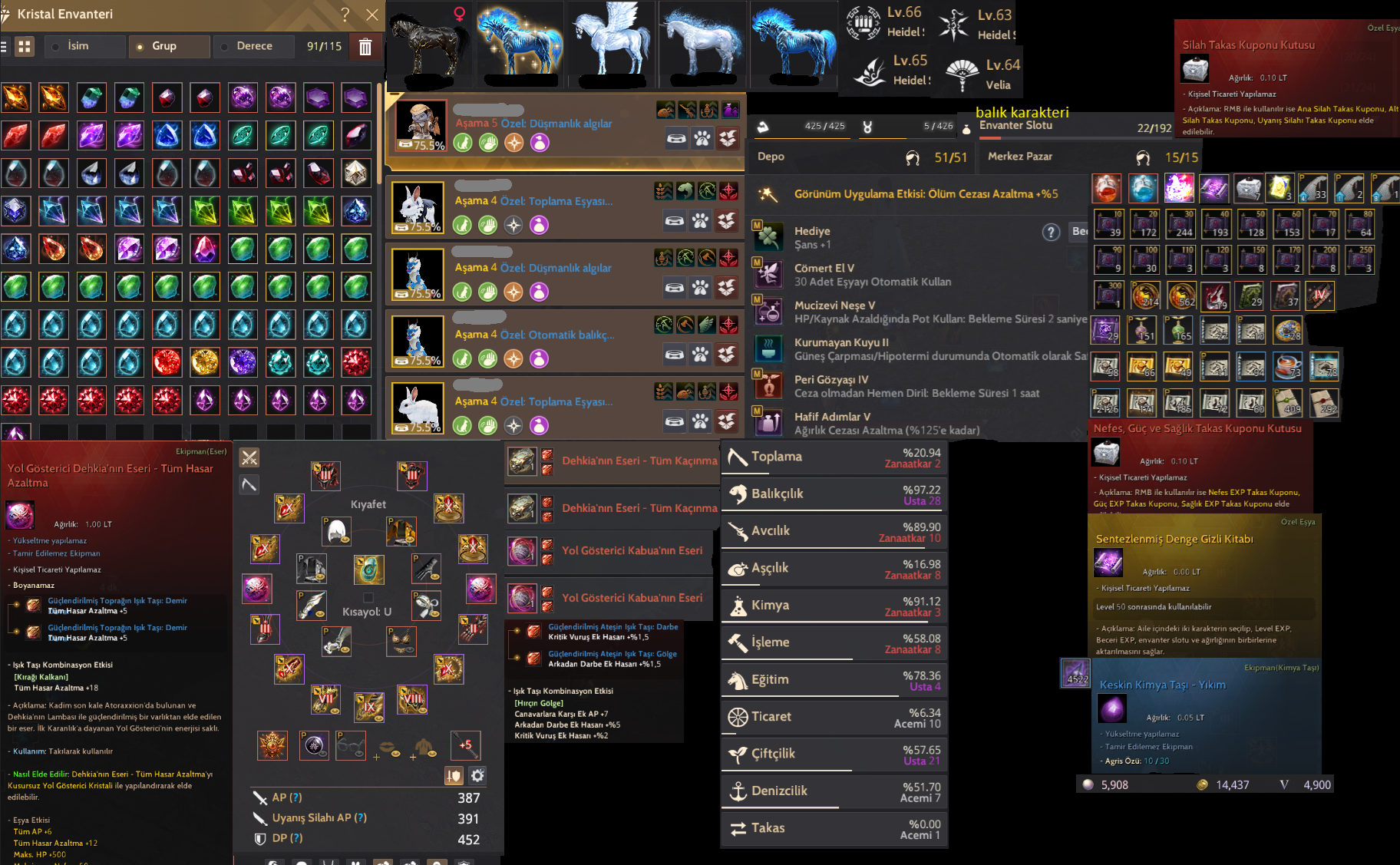
Task: Open the trash icon in Kristal Envanteri
Action: 365,46
